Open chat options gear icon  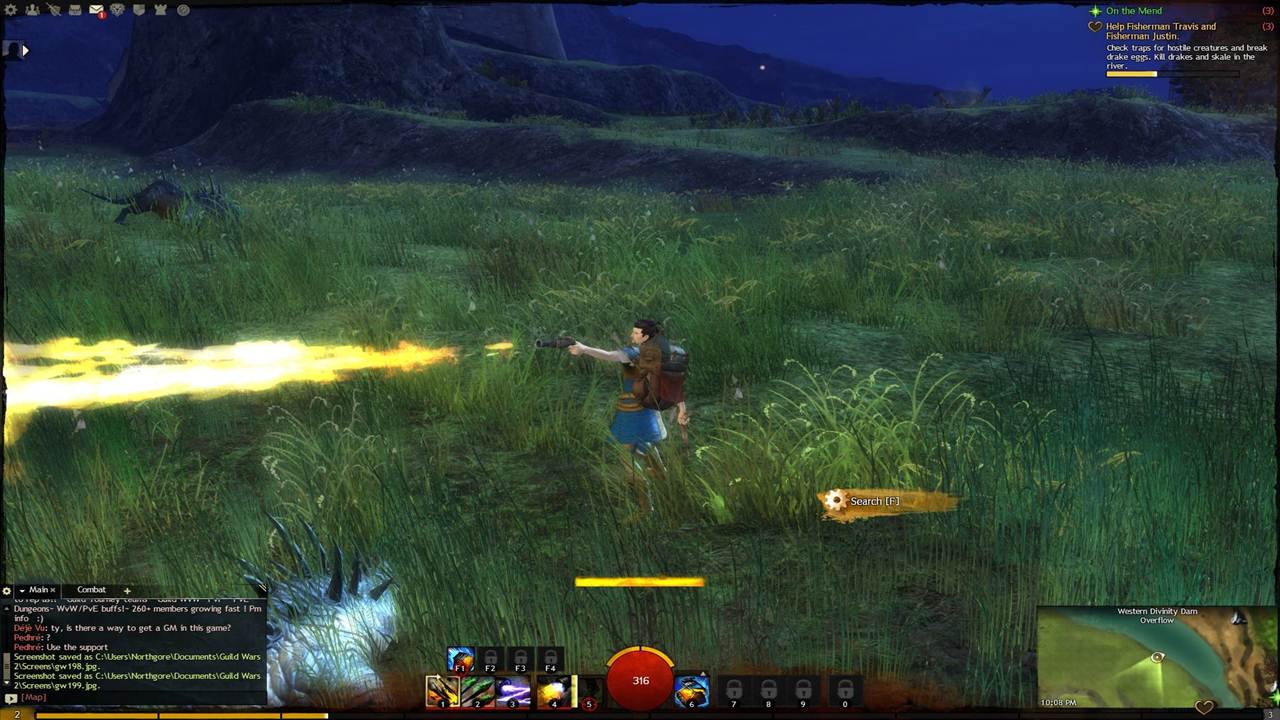[7, 591]
